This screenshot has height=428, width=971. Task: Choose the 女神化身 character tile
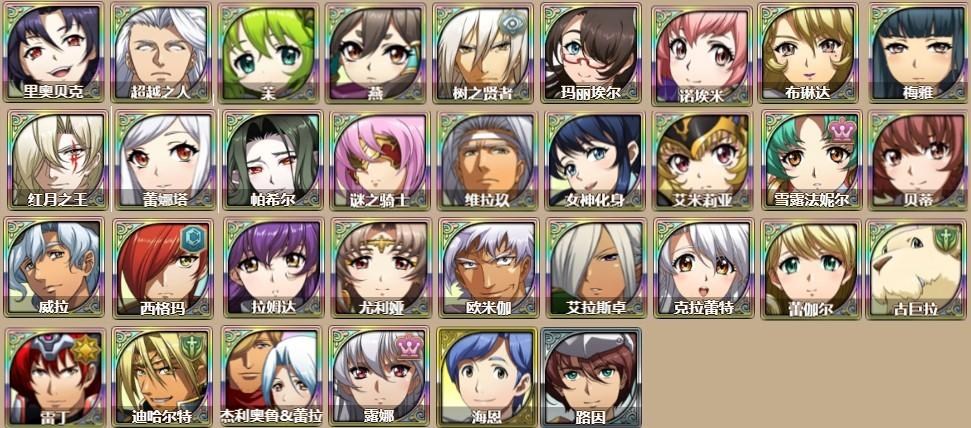click(x=591, y=158)
